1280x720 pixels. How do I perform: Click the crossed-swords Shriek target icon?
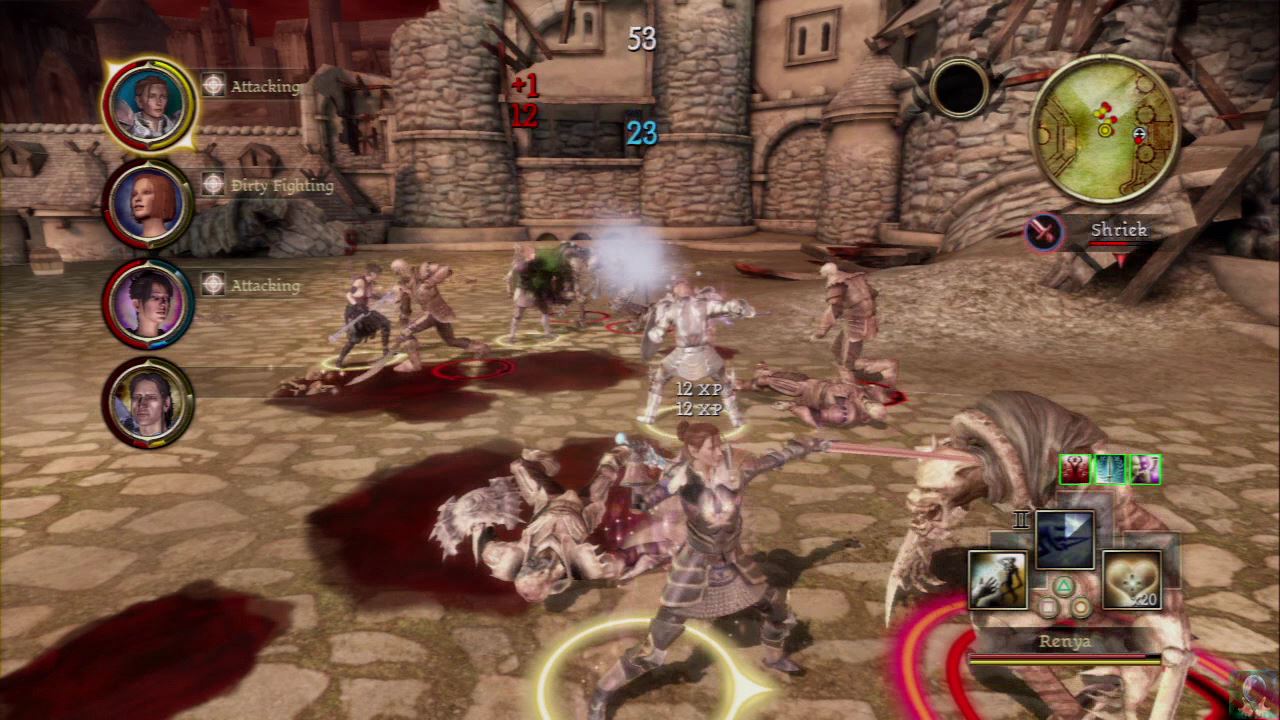1044,233
